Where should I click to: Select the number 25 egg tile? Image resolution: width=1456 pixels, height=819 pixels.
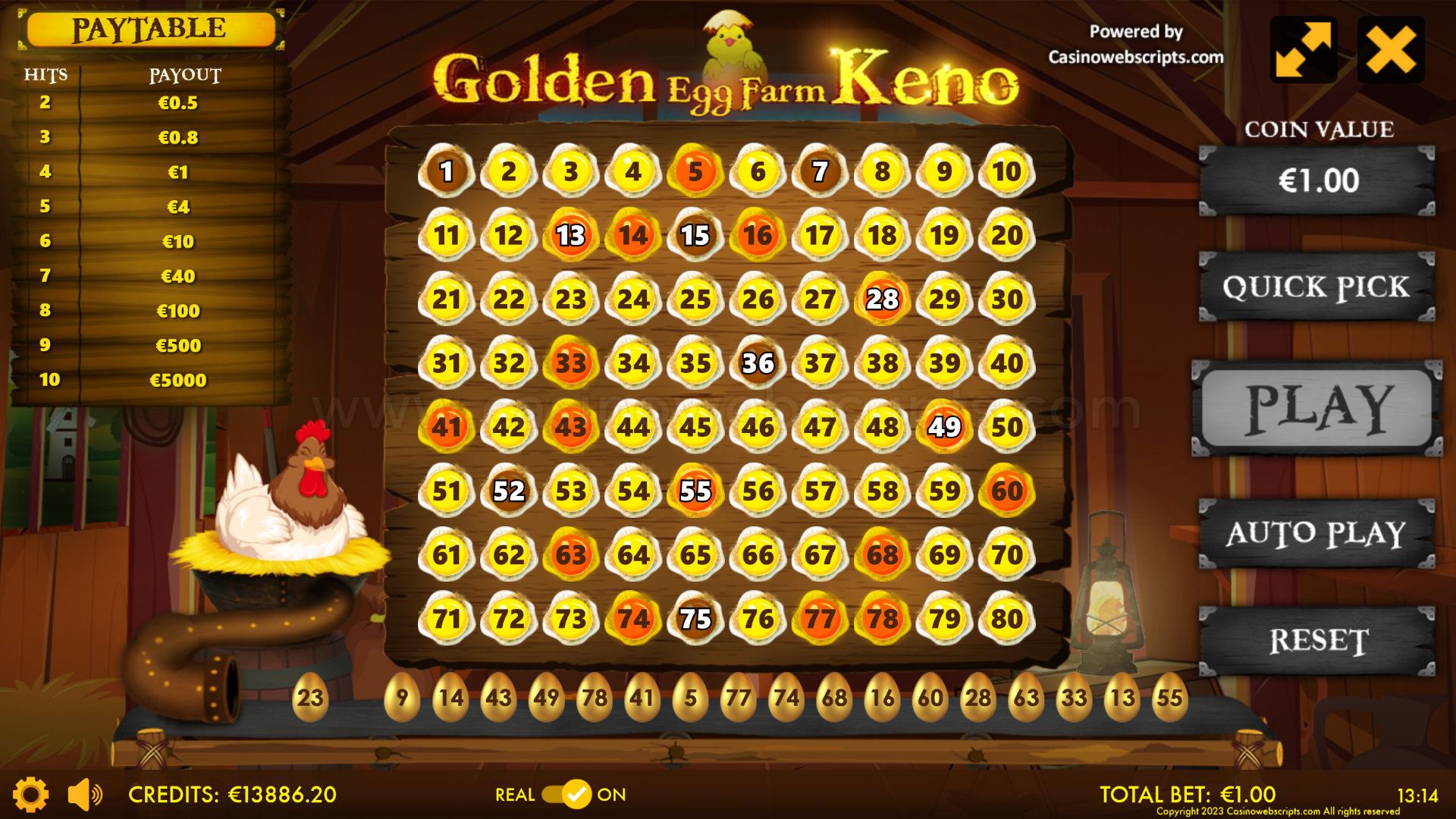click(x=695, y=300)
